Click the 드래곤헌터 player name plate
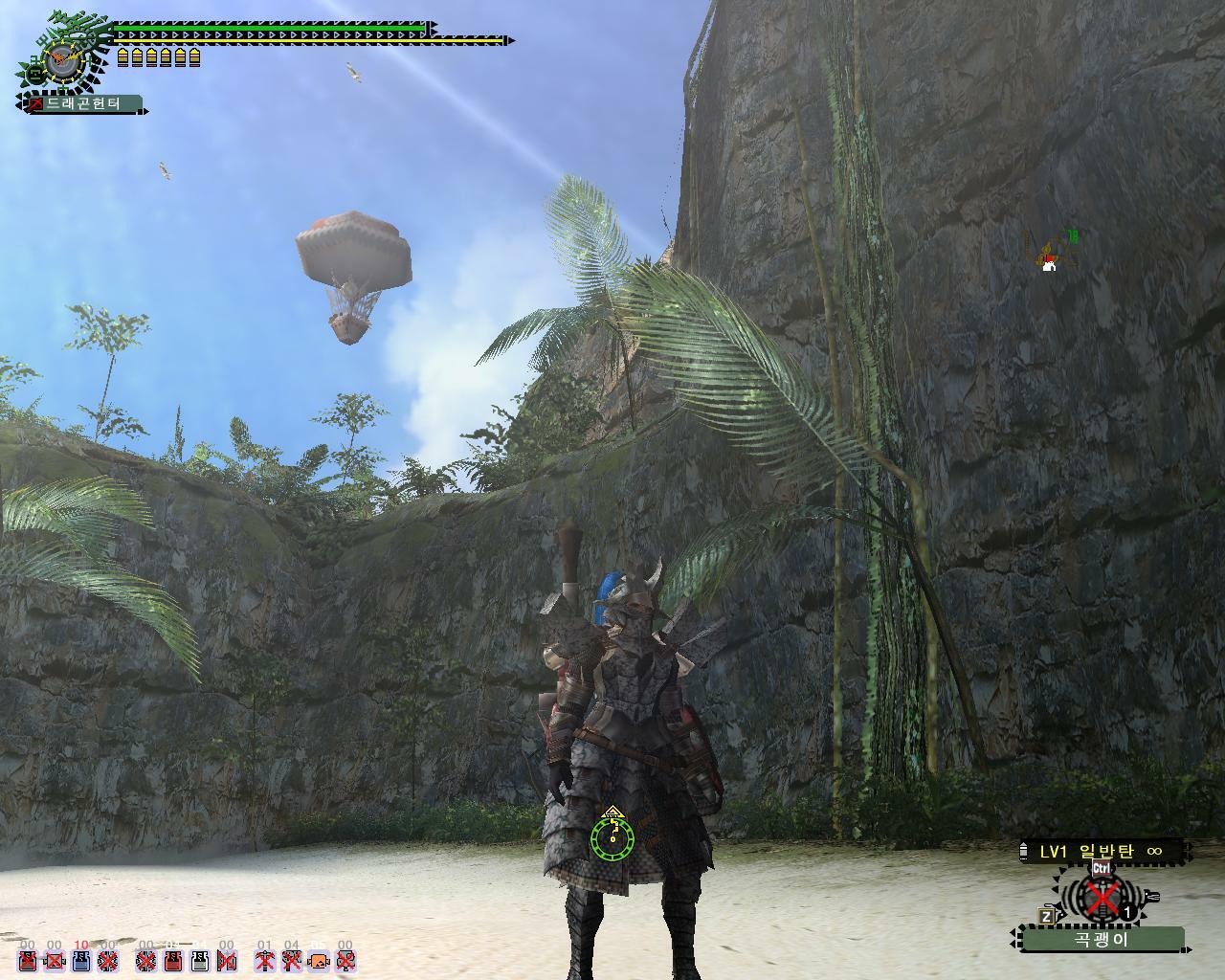The width and height of the screenshot is (1225, 980). (x=84, y=103)
